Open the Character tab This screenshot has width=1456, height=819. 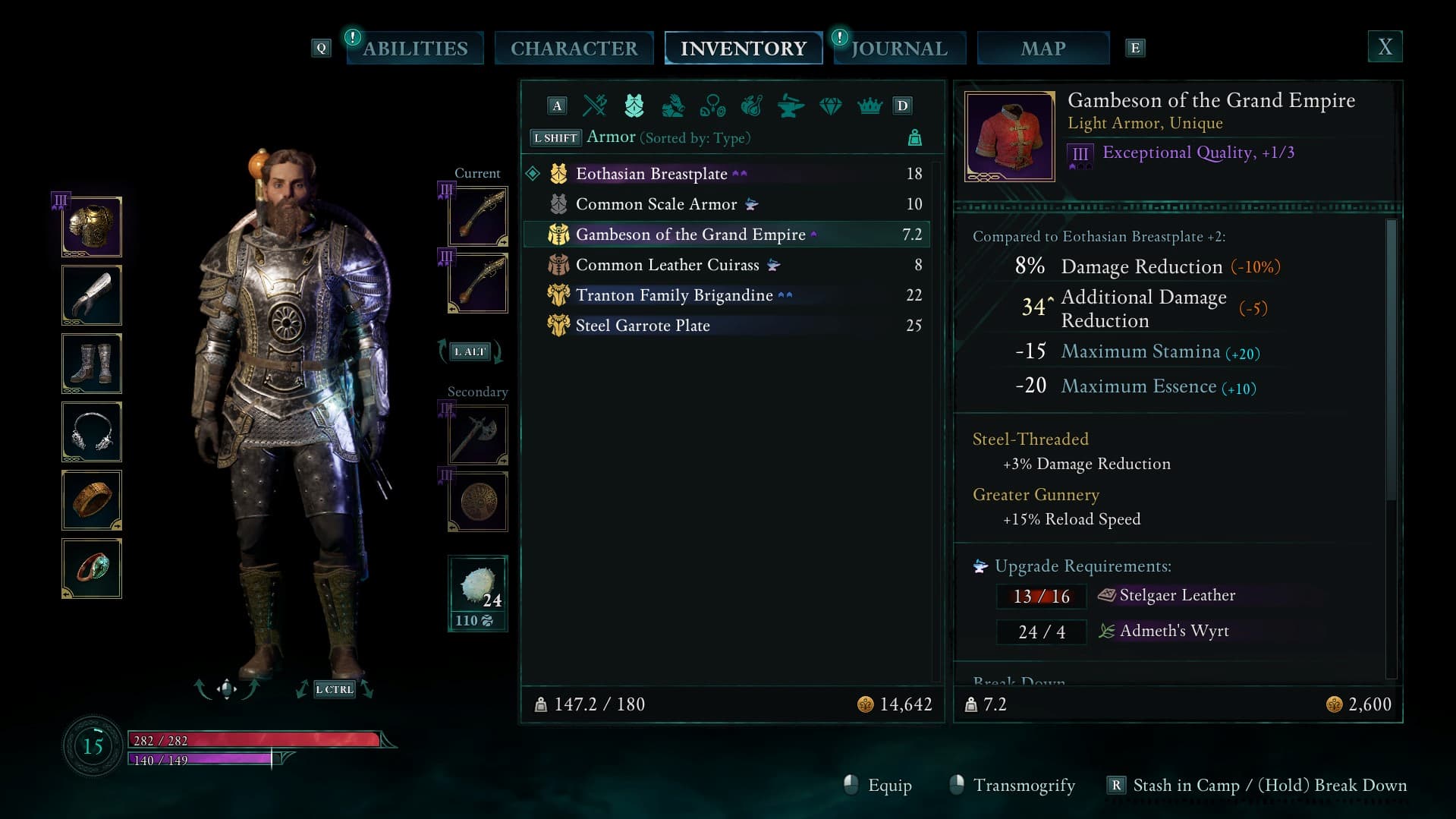[574, 49]
